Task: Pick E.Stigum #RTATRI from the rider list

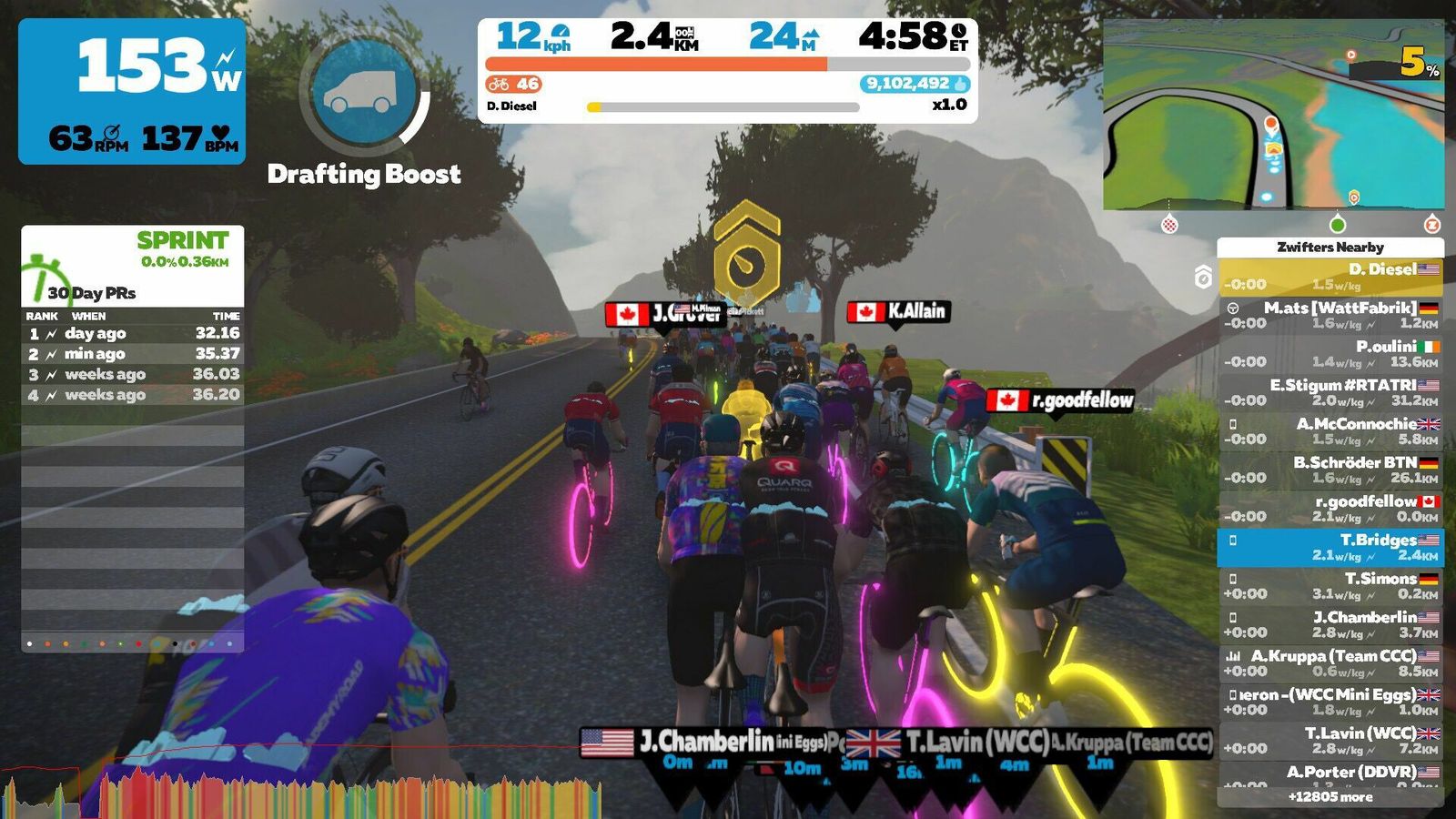Action: [1330, 392]
